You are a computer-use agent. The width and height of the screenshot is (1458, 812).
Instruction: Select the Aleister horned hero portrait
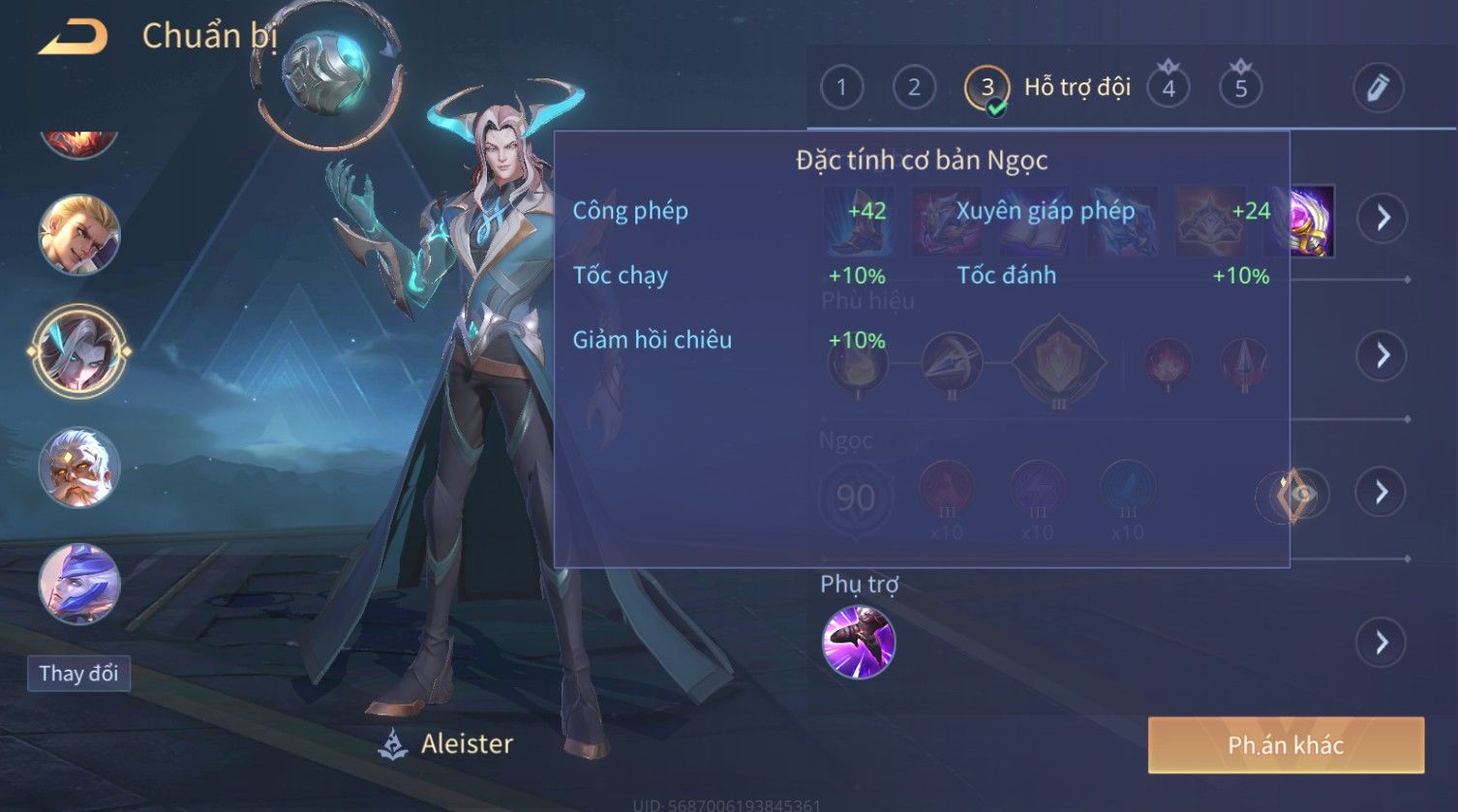78,351
